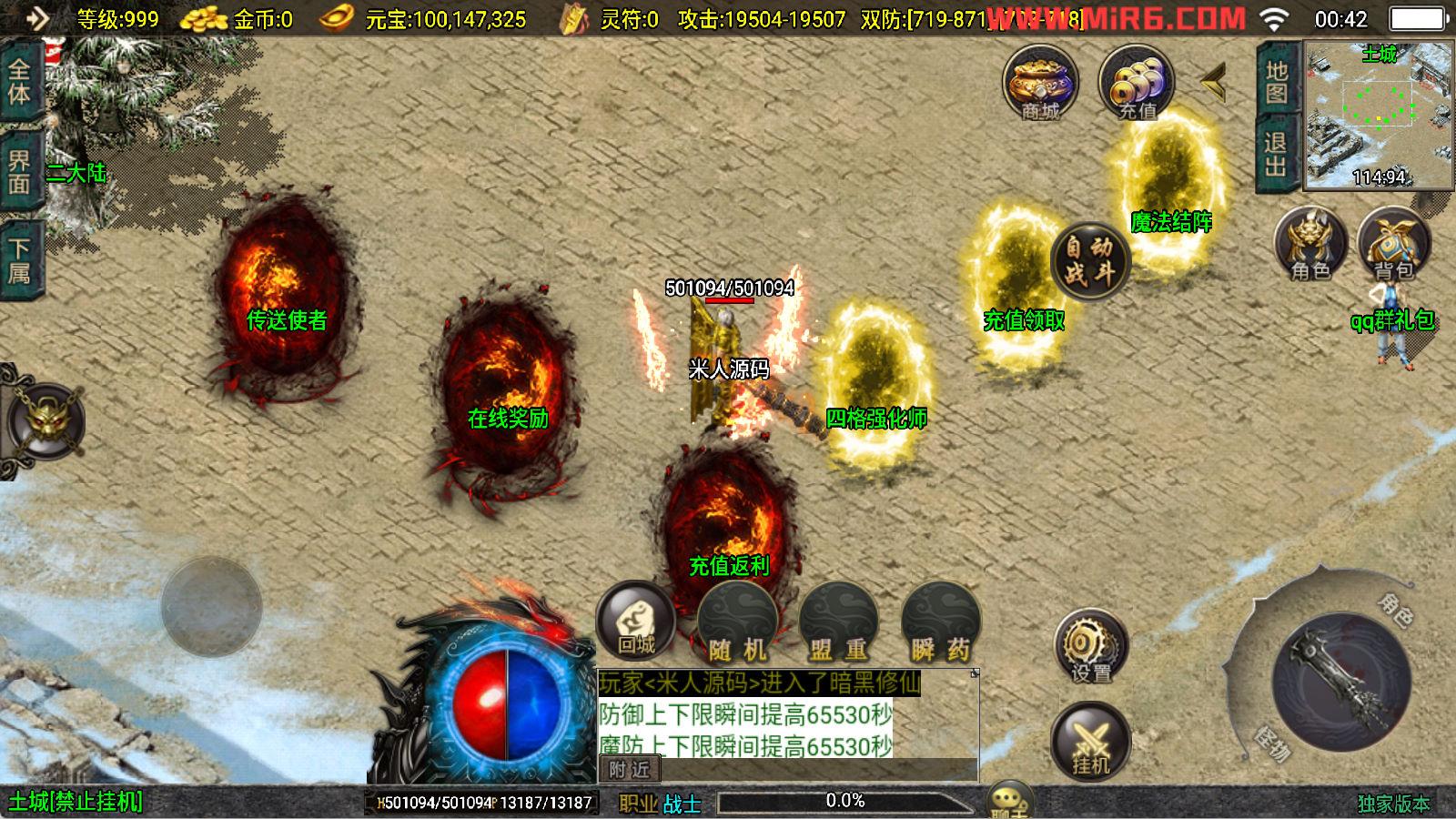Use the 瞬药 instant potion button
Screen dimensions: 1456x819
pos(940,623)
